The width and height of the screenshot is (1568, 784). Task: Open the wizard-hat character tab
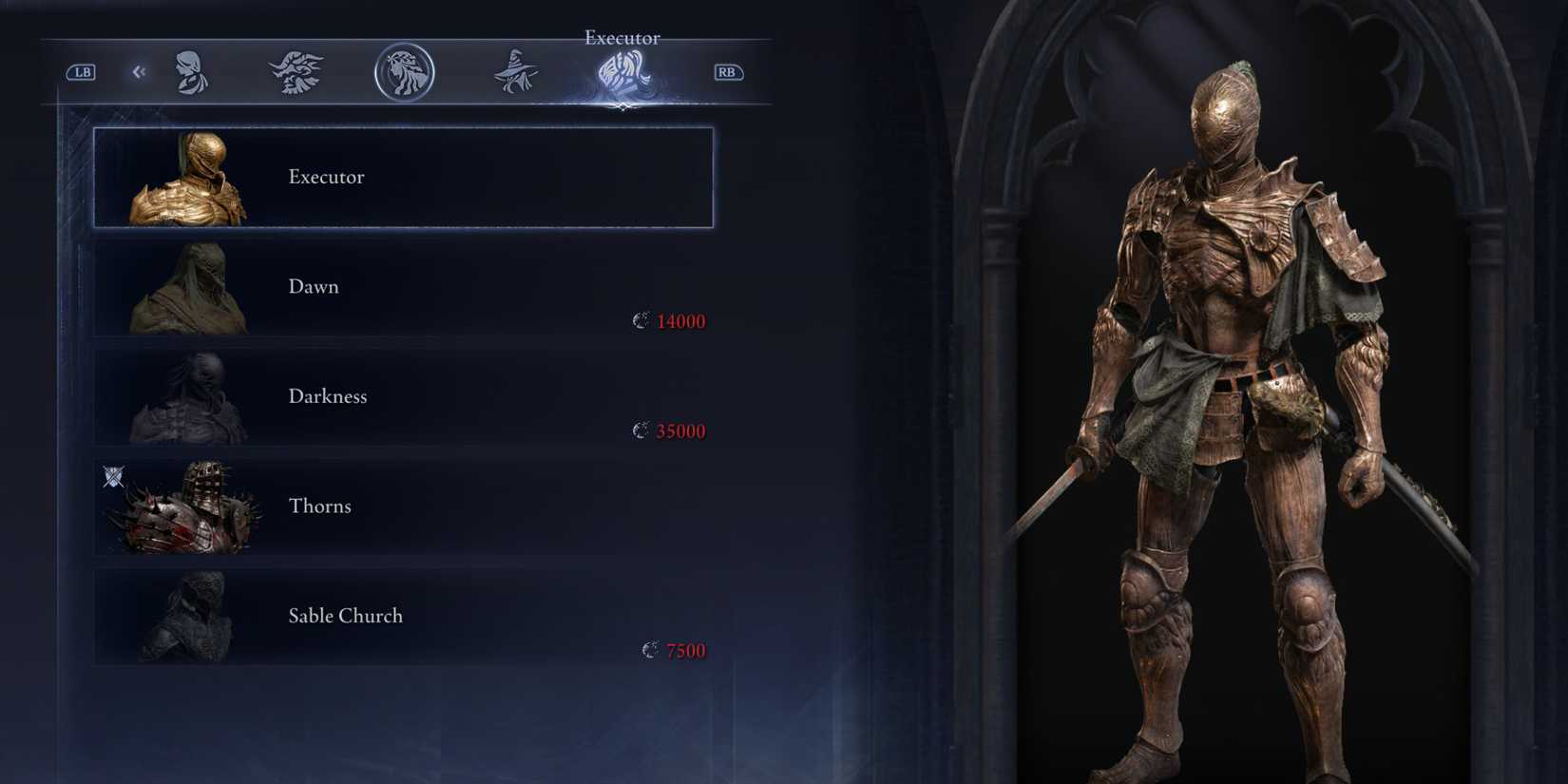pos(516,71)
